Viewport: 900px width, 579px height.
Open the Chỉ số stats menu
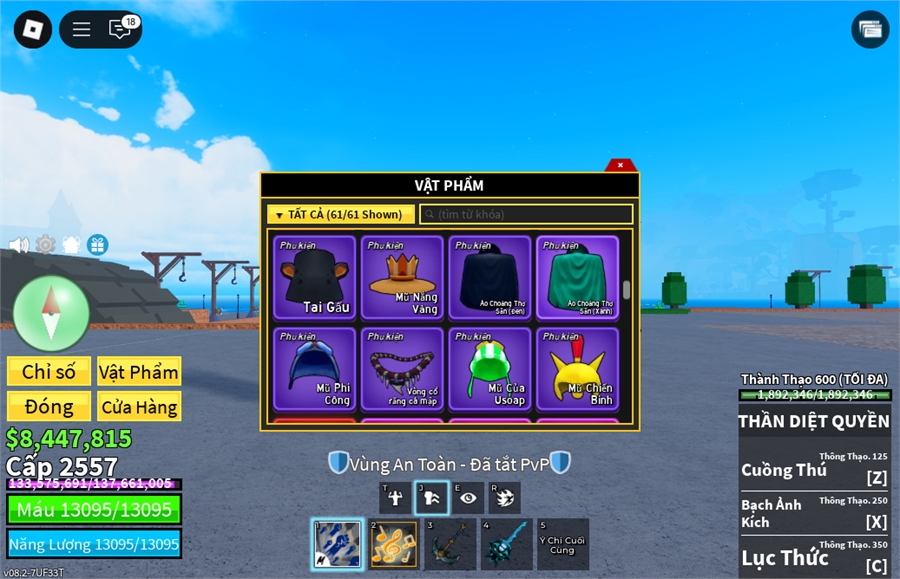pos(49,372)
